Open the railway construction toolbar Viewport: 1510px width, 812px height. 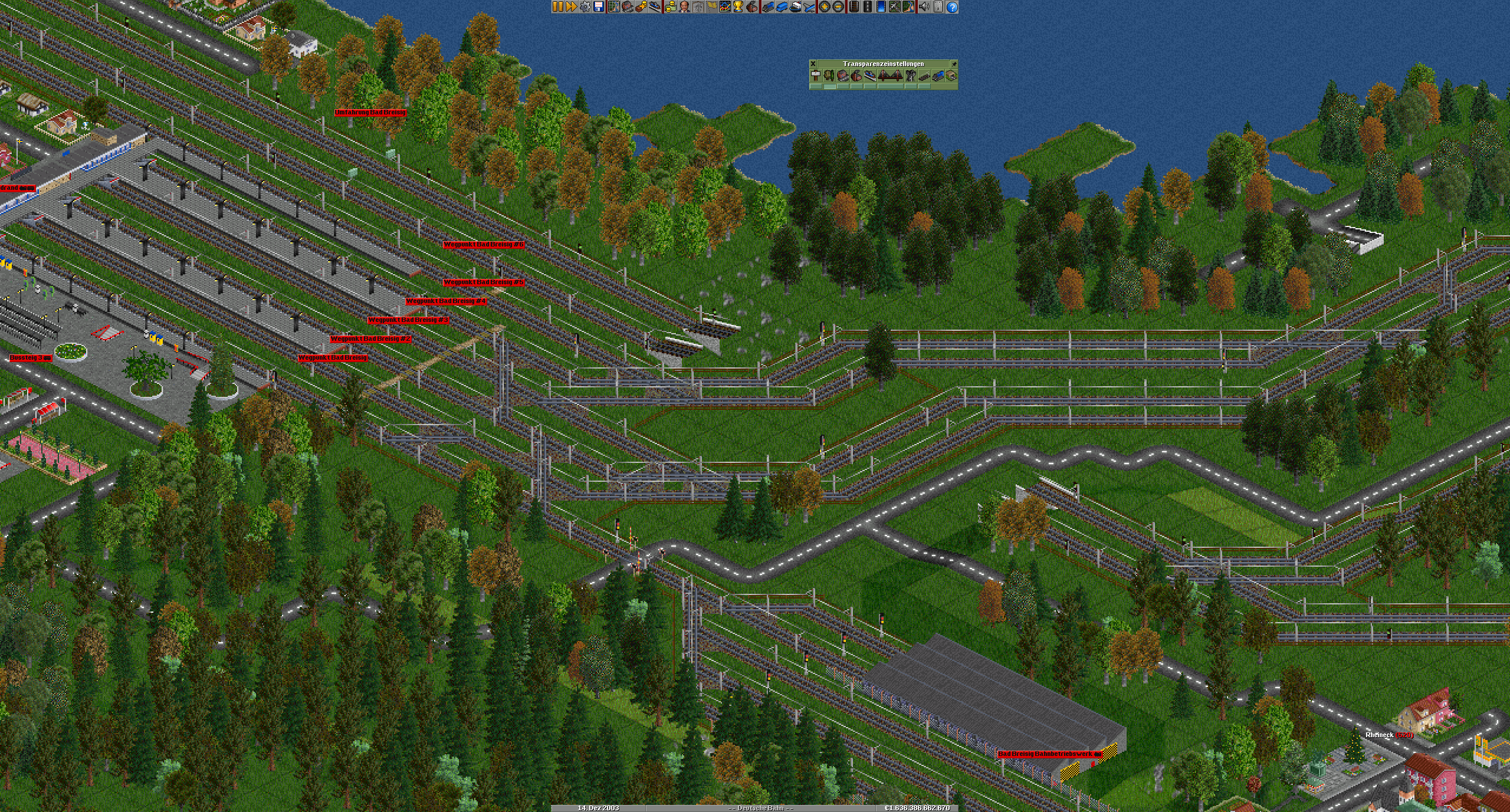pos(854,7)
